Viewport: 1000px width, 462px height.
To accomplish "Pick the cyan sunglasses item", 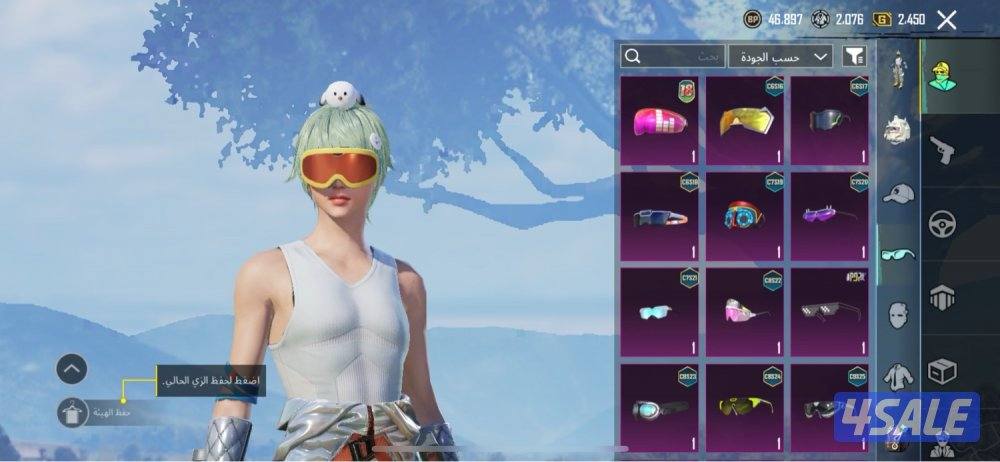I will [661, 312].
